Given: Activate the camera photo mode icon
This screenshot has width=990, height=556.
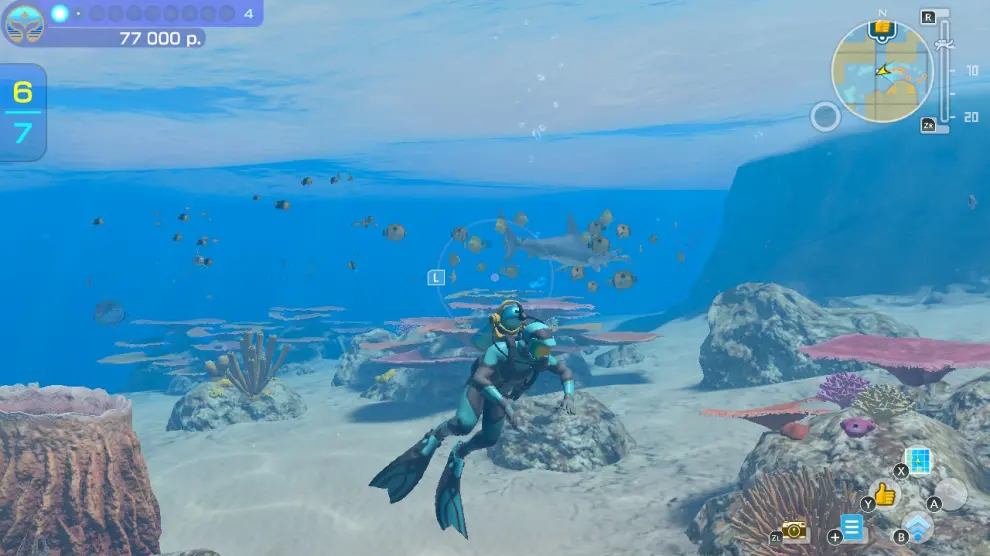Looking at the screenshot, I should pyautogui.click(x=794, y=530).
